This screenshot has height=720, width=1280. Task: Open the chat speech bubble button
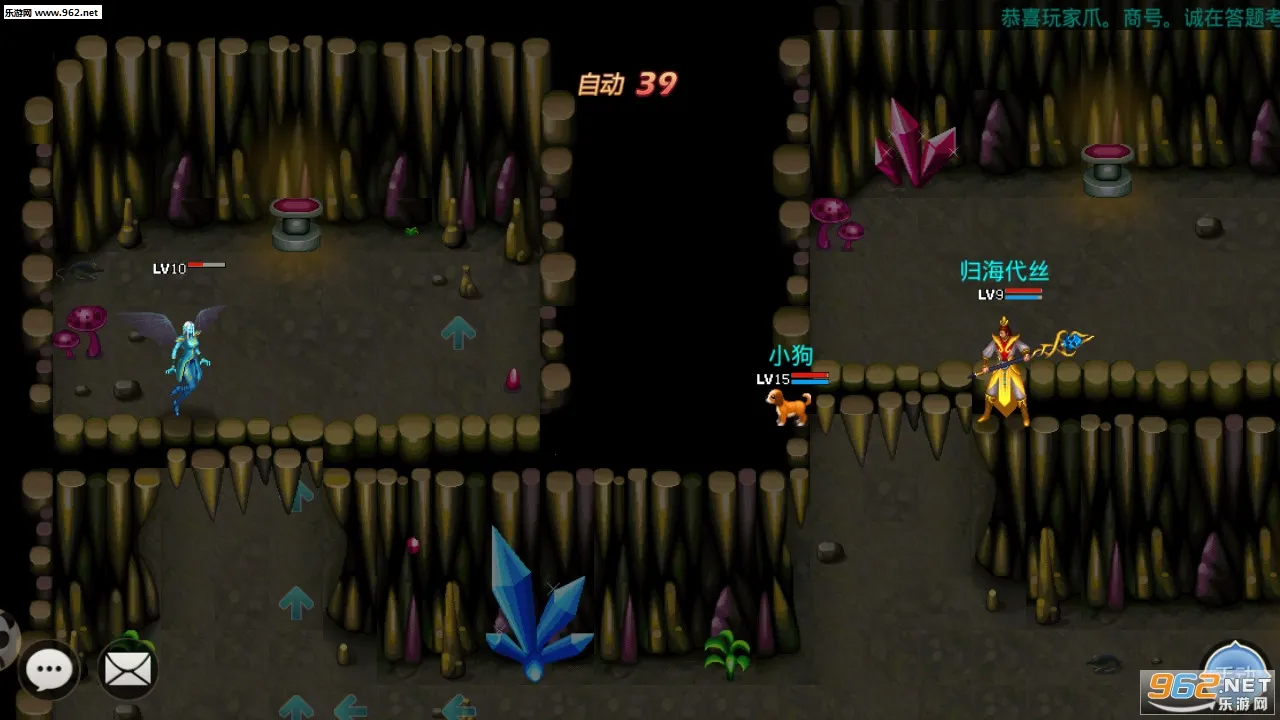point(49,670)
